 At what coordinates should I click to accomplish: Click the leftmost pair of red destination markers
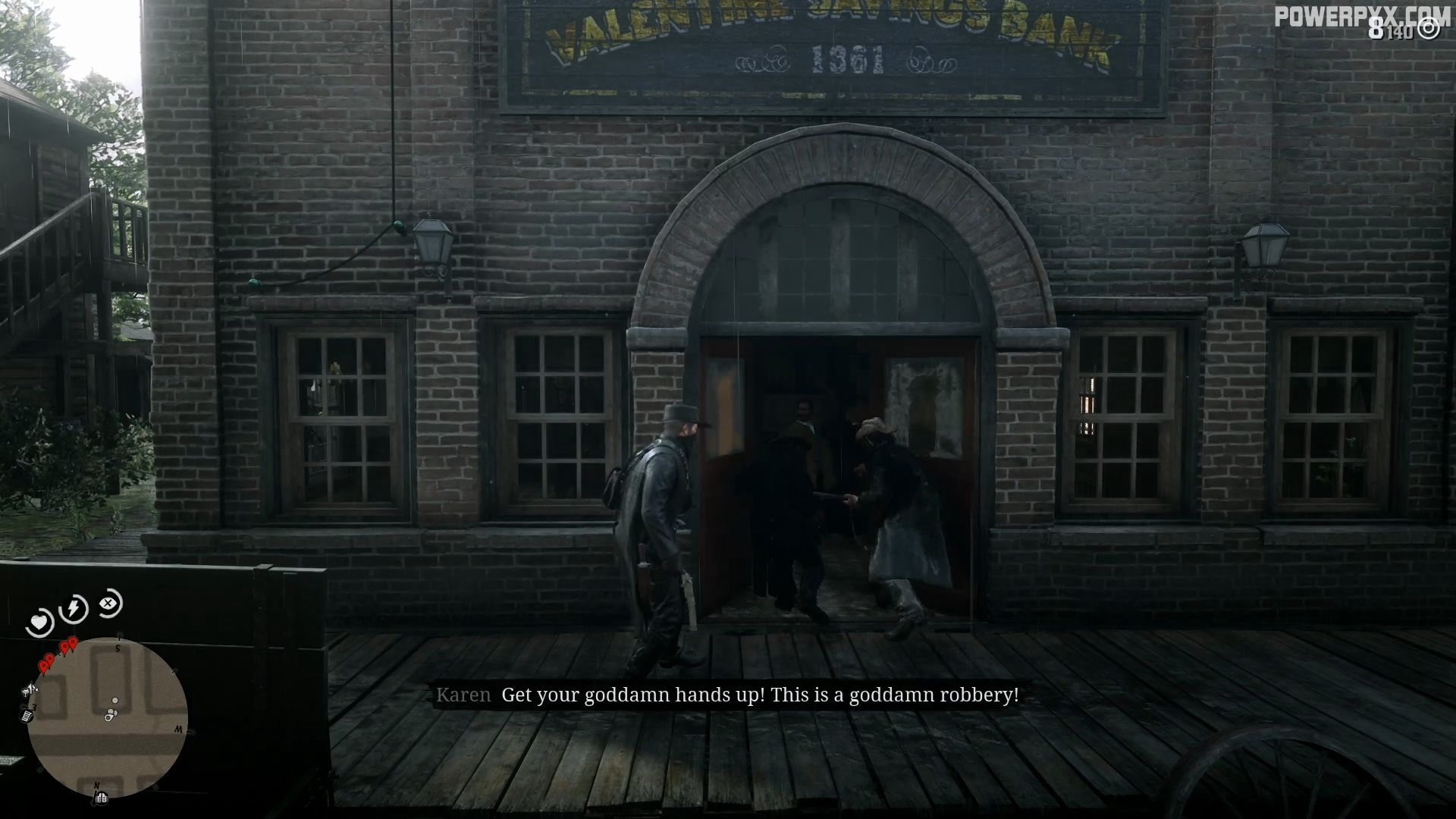[x=46, y=663]
